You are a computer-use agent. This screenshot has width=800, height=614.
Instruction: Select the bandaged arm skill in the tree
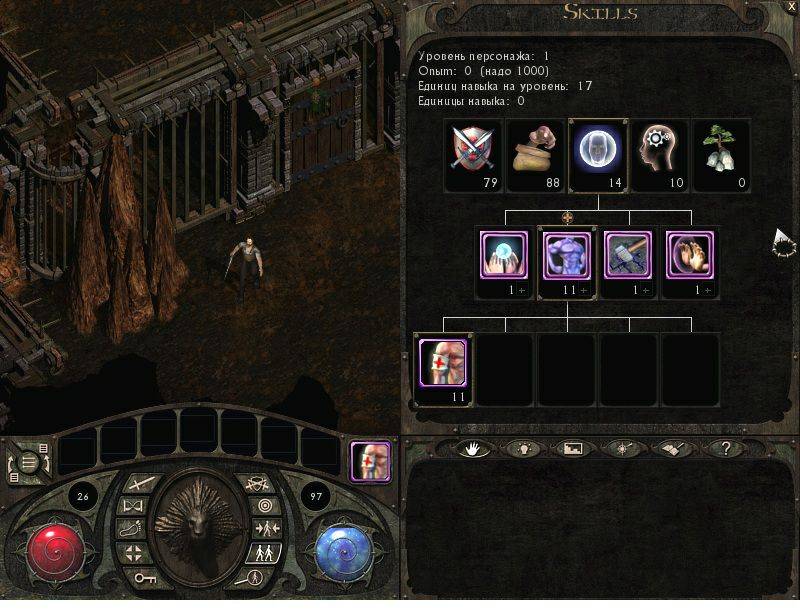pyautogui.click(x=442, y=362)
